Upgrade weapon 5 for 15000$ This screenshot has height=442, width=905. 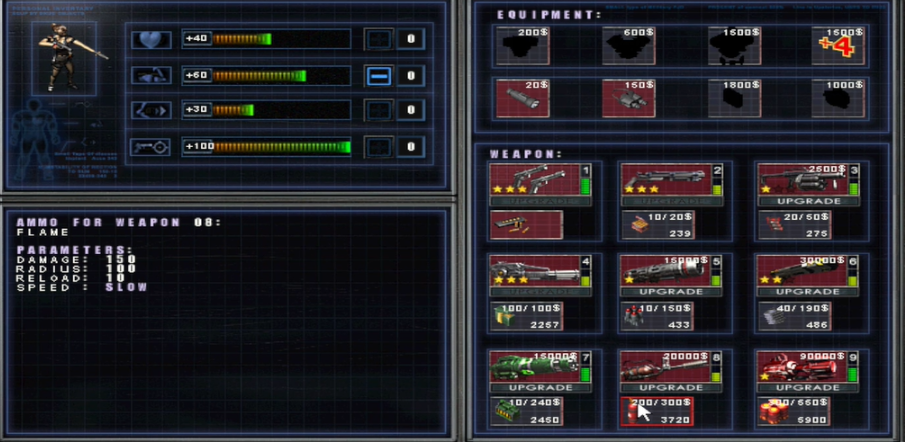[x=671, y=291]
